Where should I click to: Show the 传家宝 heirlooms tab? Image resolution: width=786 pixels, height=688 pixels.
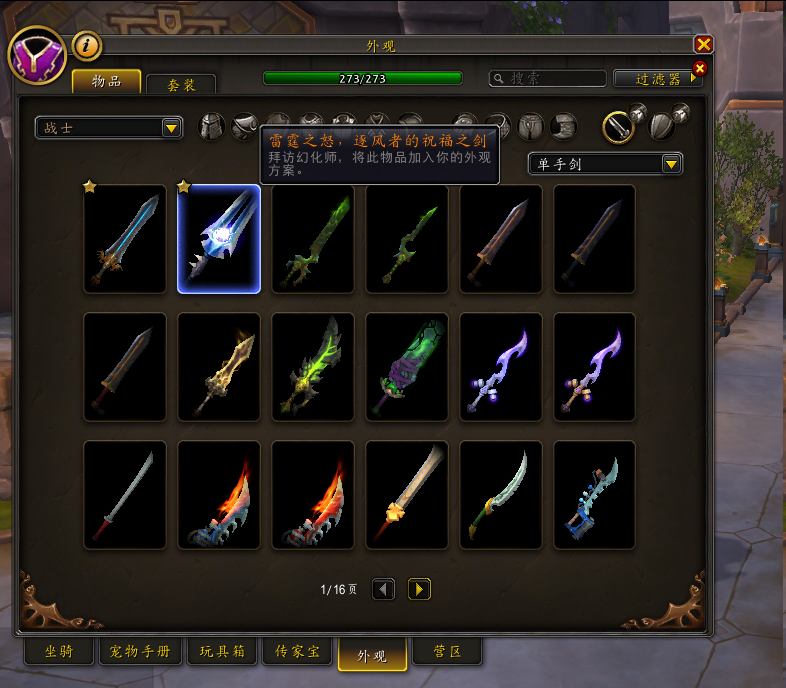pos(298,652)
